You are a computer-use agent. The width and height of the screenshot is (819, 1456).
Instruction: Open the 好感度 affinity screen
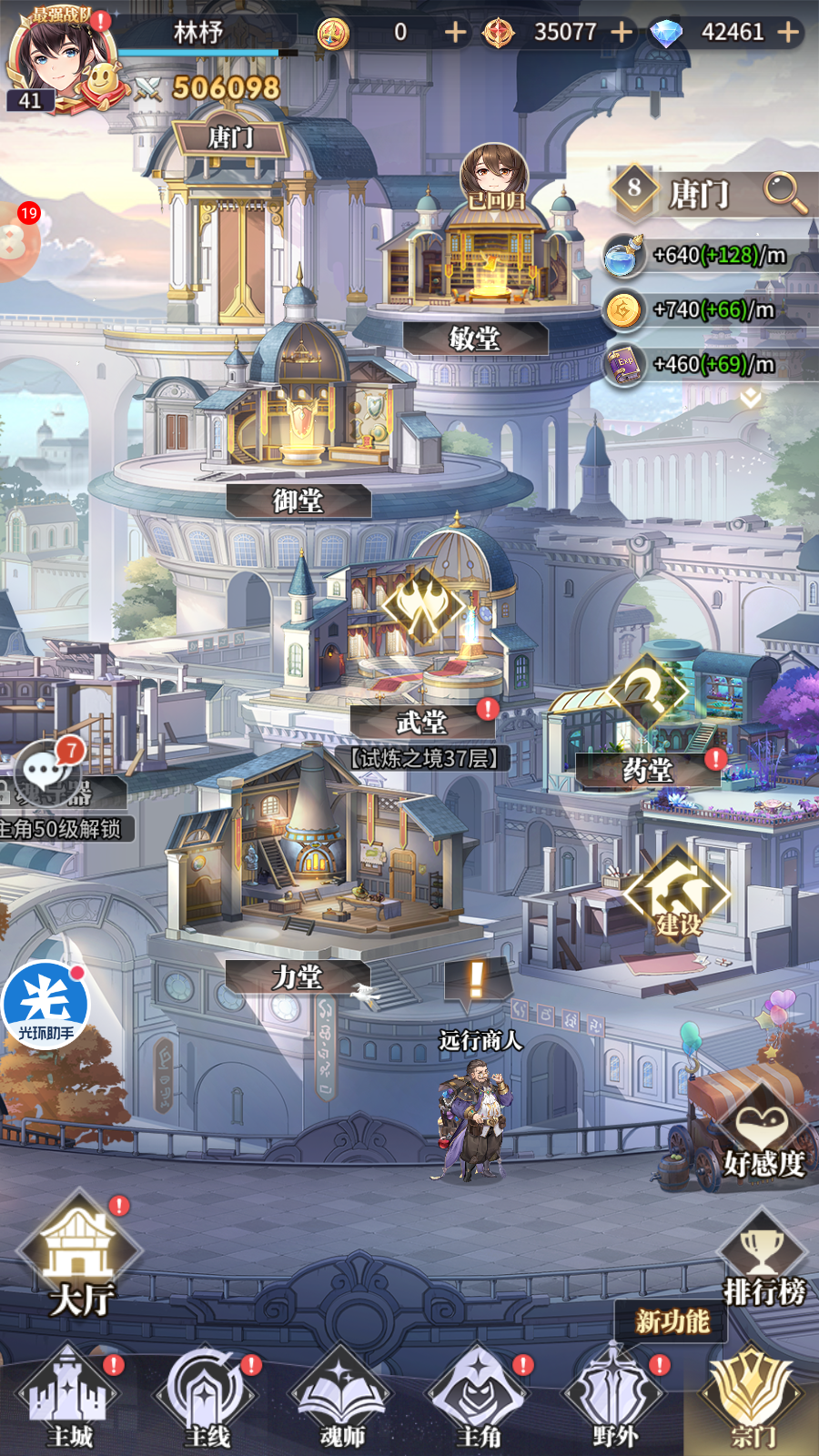tap(763, 1137)
